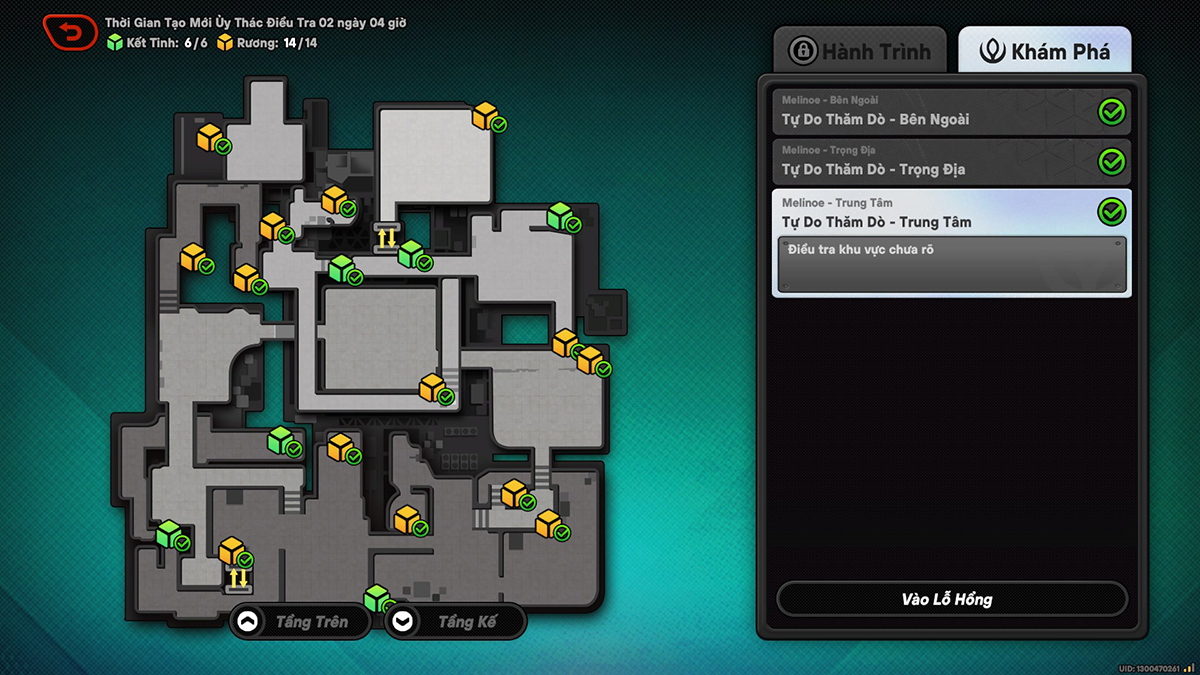Image resolution: width=1200 pixels, height=675 pixels.
Task: Go to upper floor with Tầng Trên
Action: pyautogui.click(x=299, y=622)
